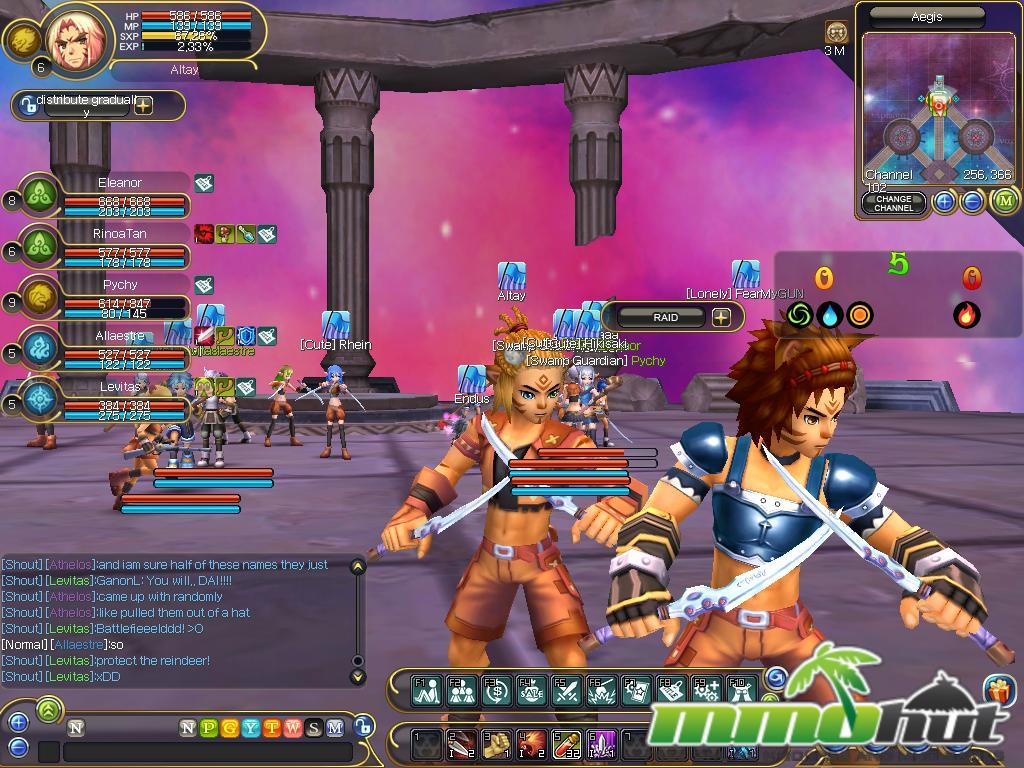
Task: Activate the fist skill in hotbar slot 3
Action: (497, 744)
